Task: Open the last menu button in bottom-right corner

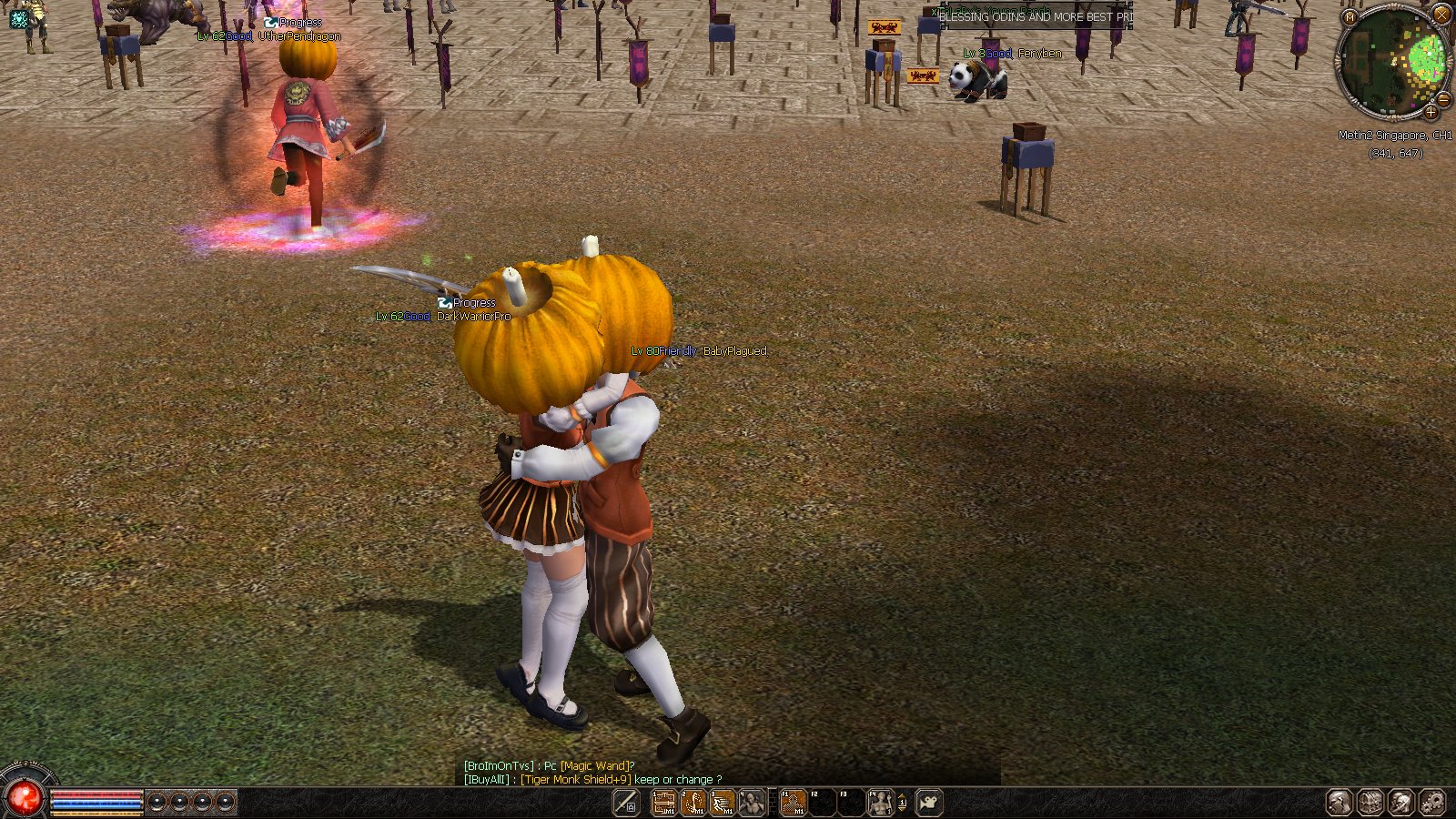Action: 1431,803
